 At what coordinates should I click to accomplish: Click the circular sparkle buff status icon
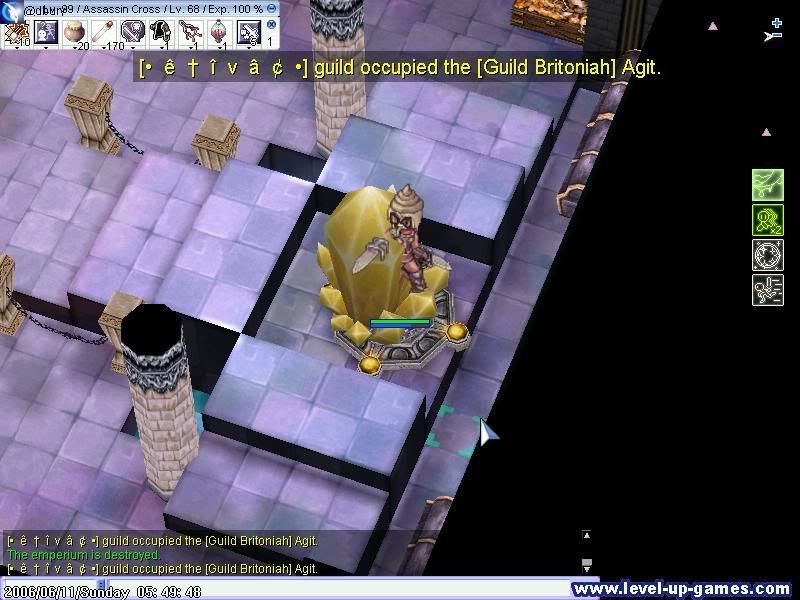767,254
